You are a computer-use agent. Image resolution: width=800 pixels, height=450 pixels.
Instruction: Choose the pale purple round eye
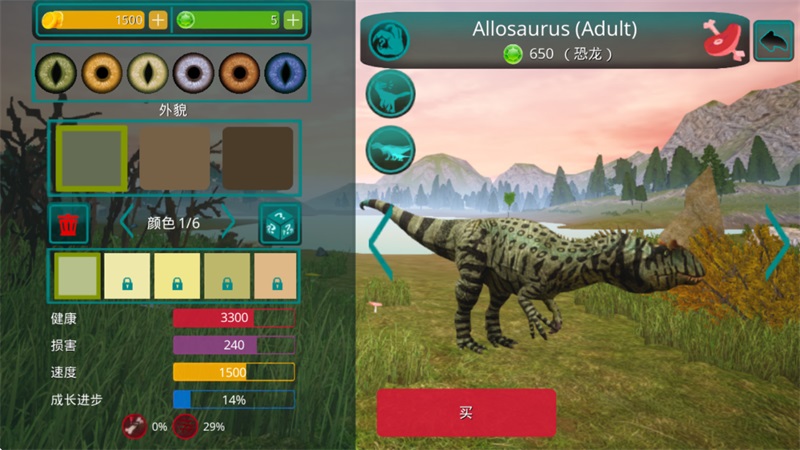point(192,72)
